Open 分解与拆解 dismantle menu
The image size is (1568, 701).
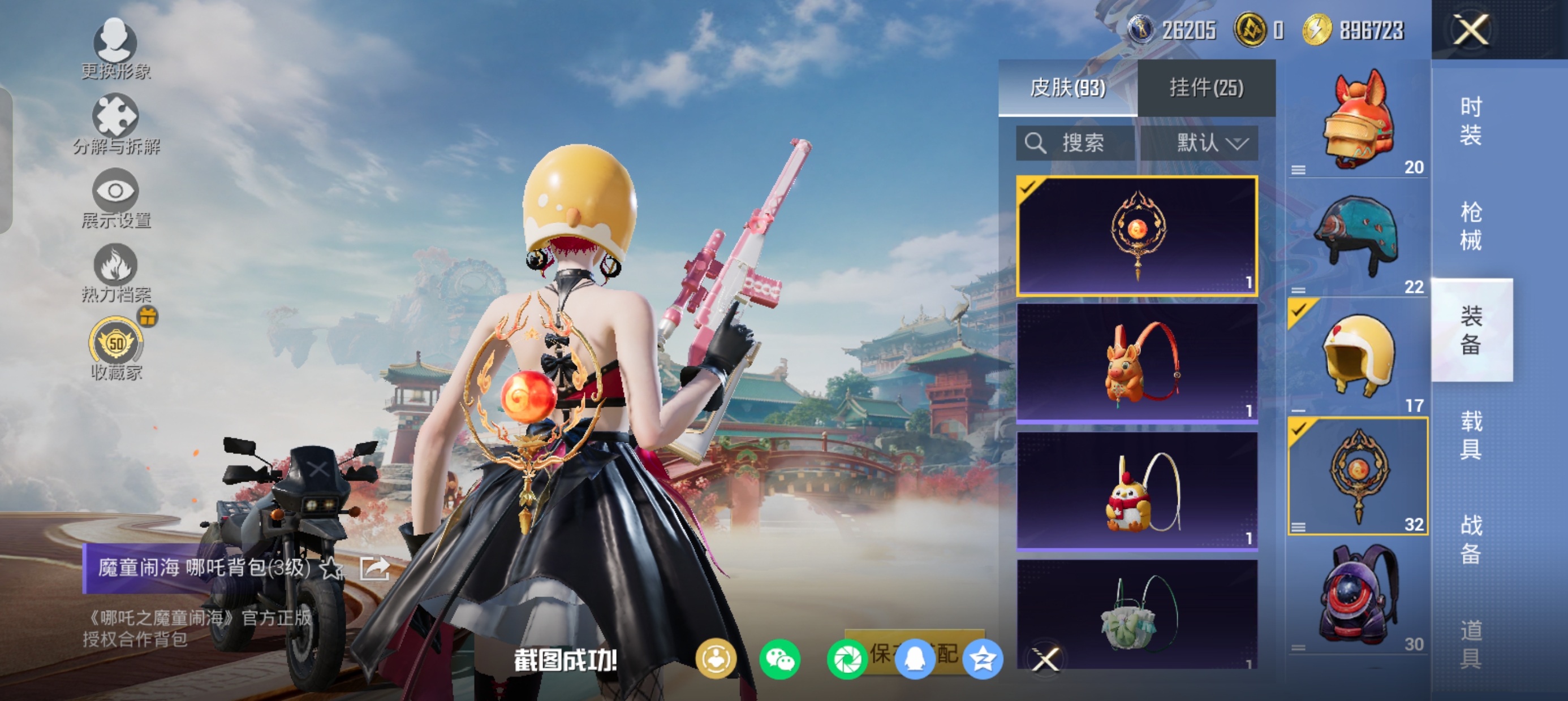[x=115, y=124]
